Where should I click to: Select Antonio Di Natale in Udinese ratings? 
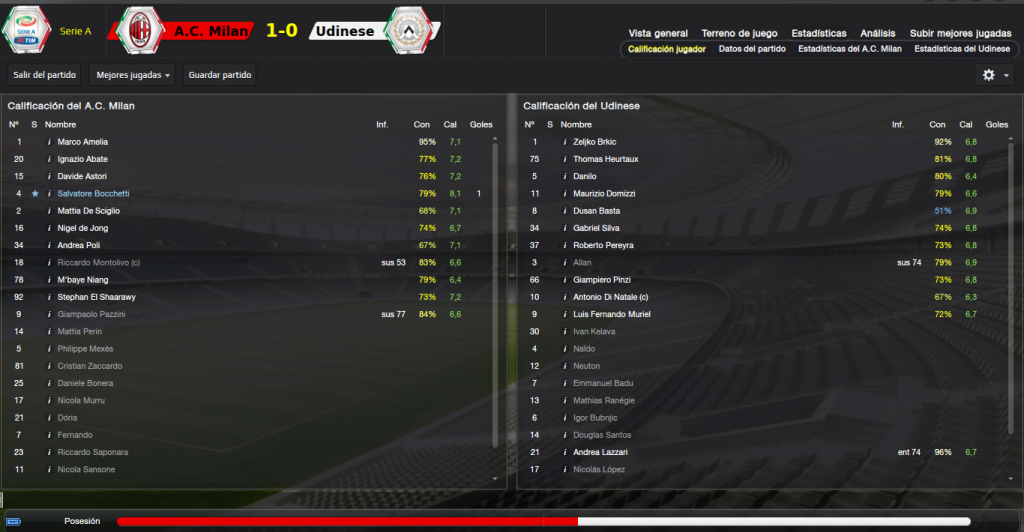point(611,297)
